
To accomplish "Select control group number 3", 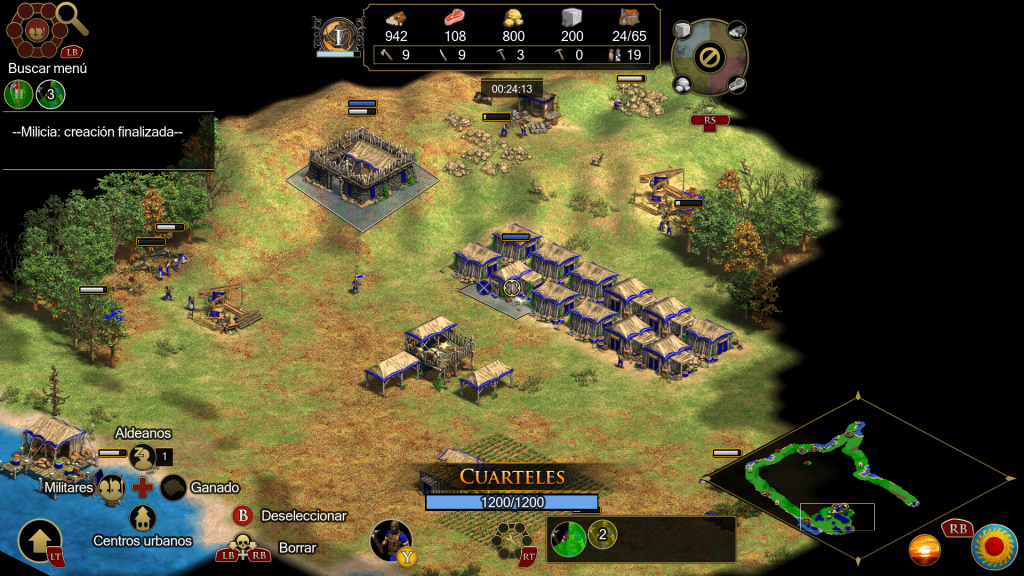I will pyautogui.click(x=51, y=95).
